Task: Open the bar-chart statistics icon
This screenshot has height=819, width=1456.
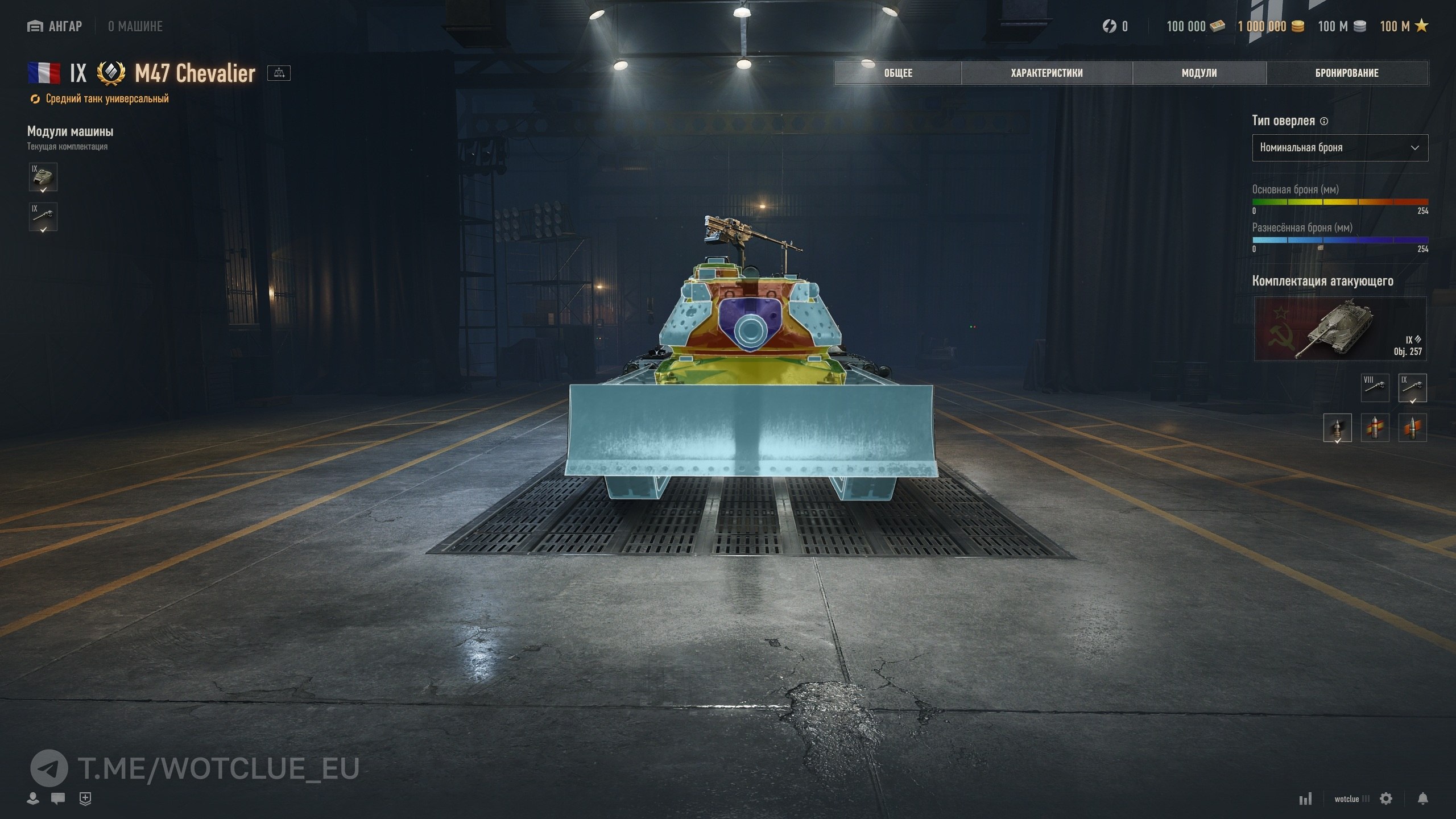Action: tap(1305, 799)
